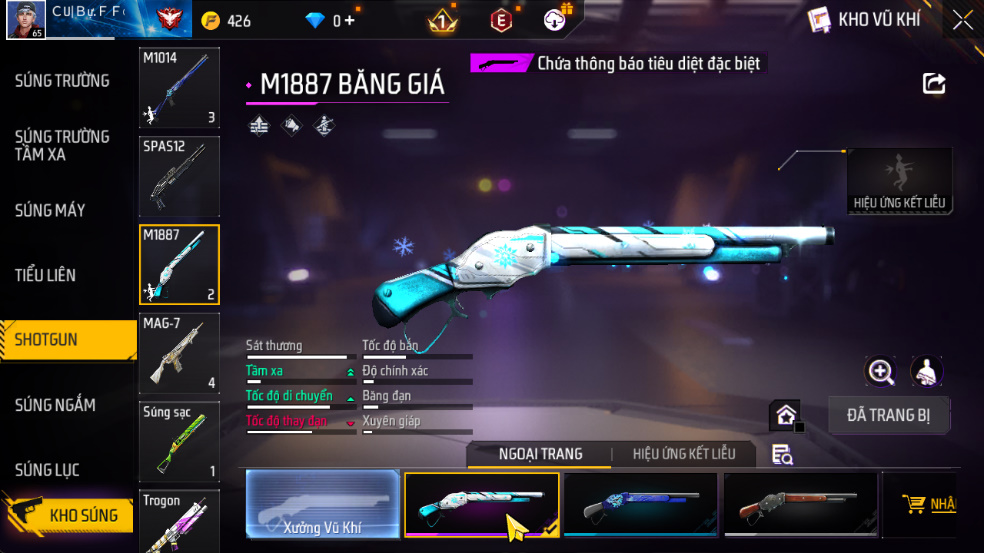The image size is (984, 553).
Task: Open the Xưởng Vũ Khí workshop tile
Action: click(x=322, y=504)
